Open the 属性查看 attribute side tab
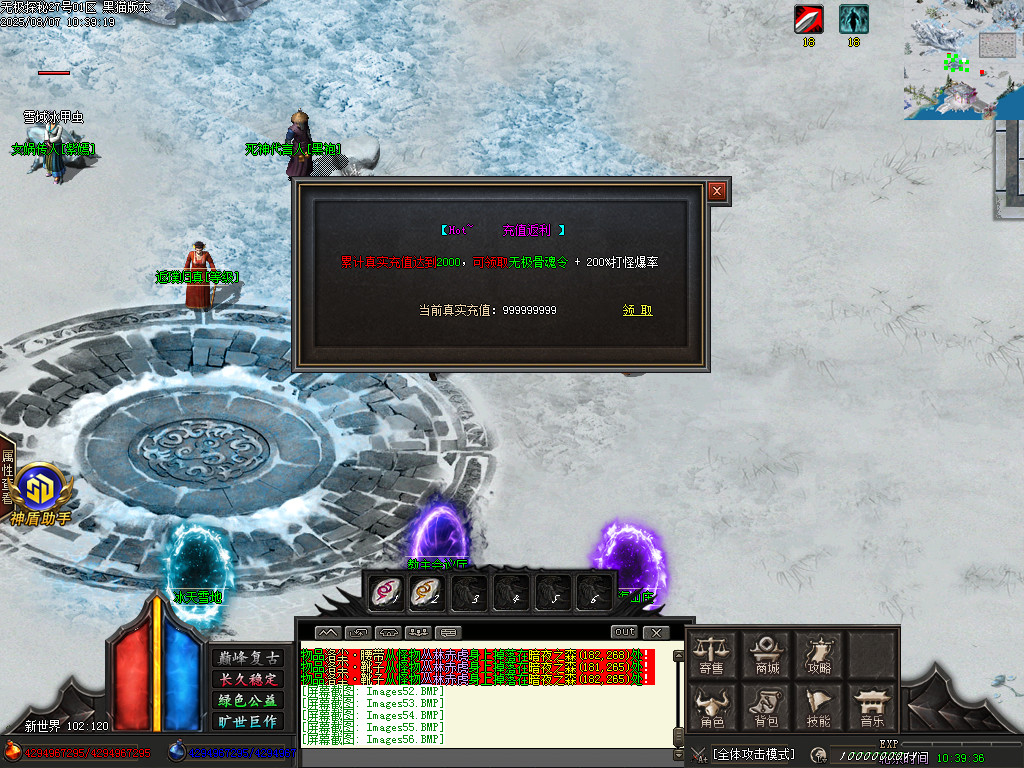 (7, 477)
